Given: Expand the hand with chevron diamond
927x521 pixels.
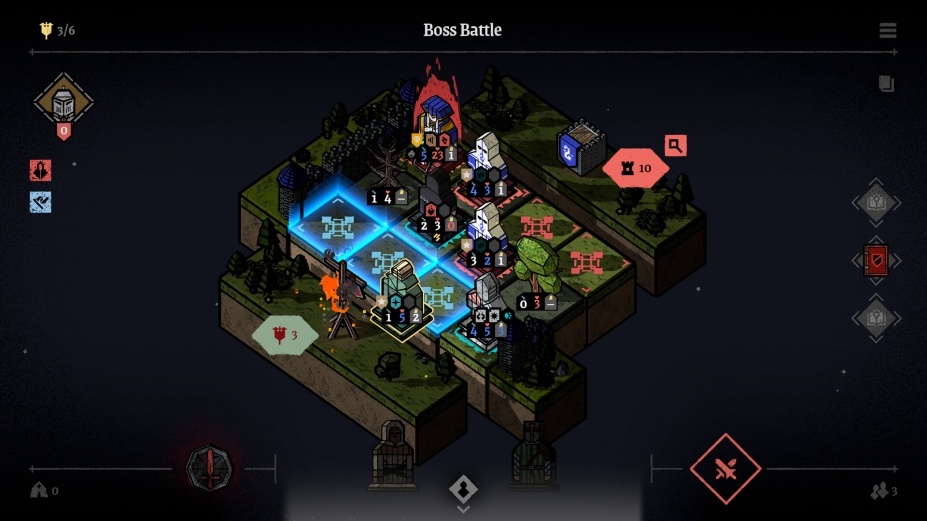Looking at the screenshot, I should pos(463,489).
